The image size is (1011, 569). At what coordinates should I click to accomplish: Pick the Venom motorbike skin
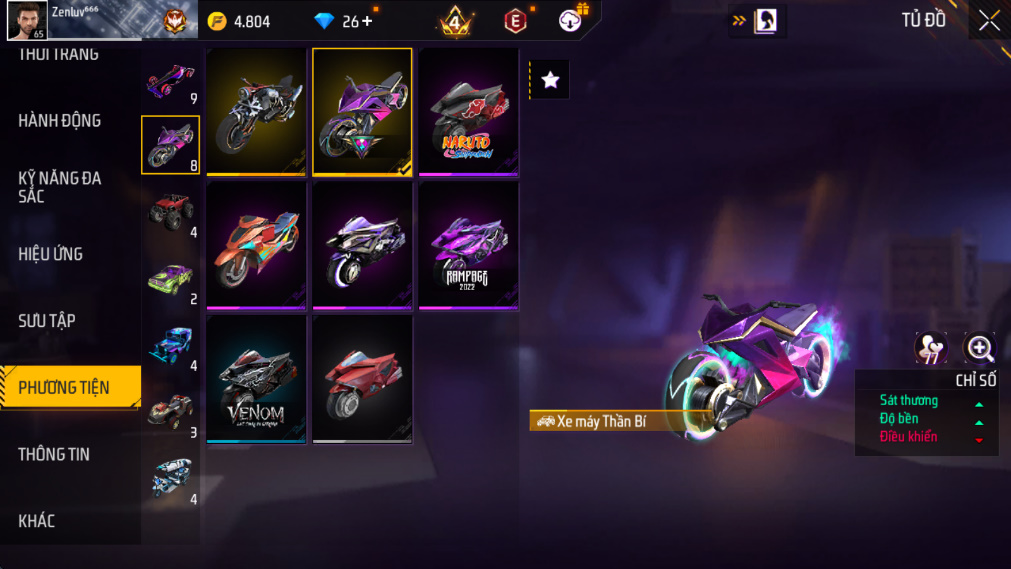click(x=256, y=380)
